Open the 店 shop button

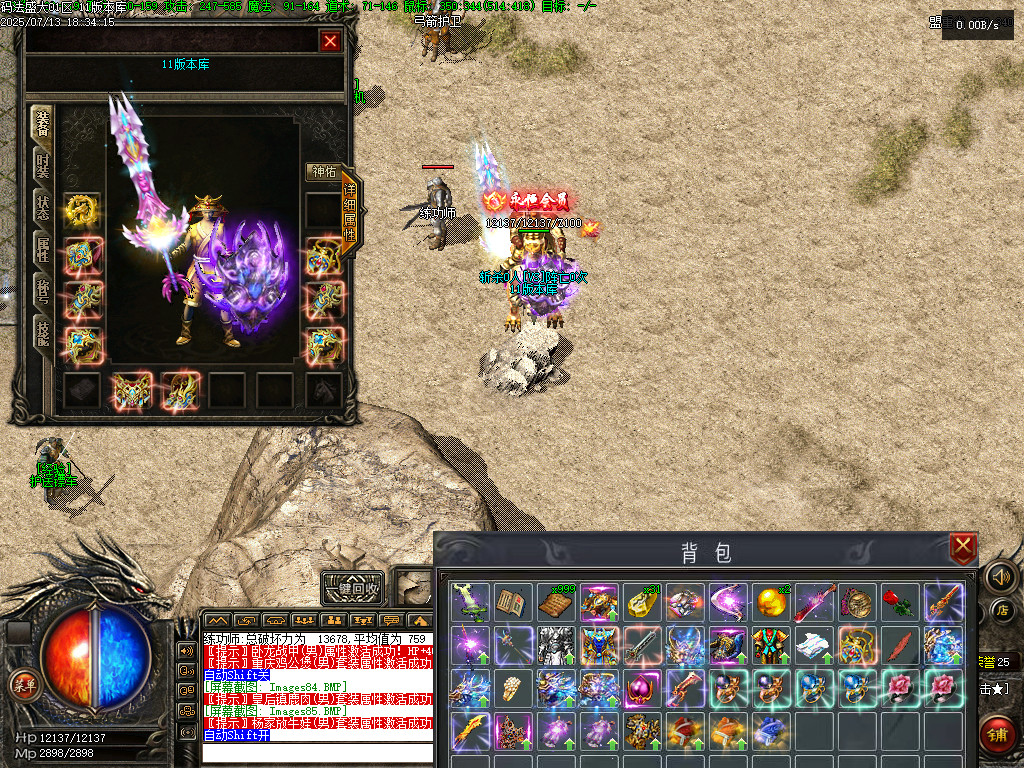pyautogui.click(x=1003, y=609)
